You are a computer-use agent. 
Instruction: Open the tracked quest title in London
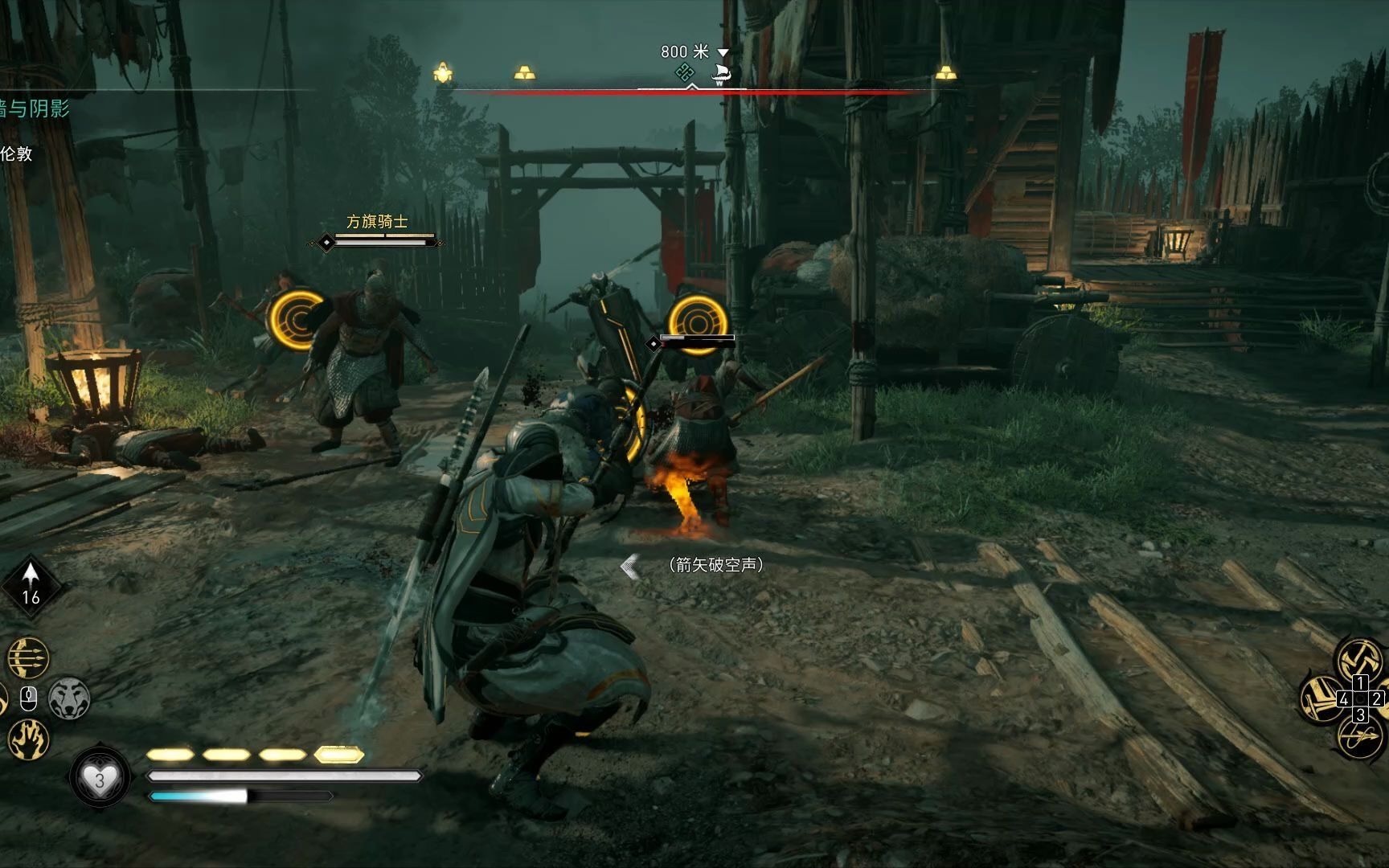click(35, 108)
